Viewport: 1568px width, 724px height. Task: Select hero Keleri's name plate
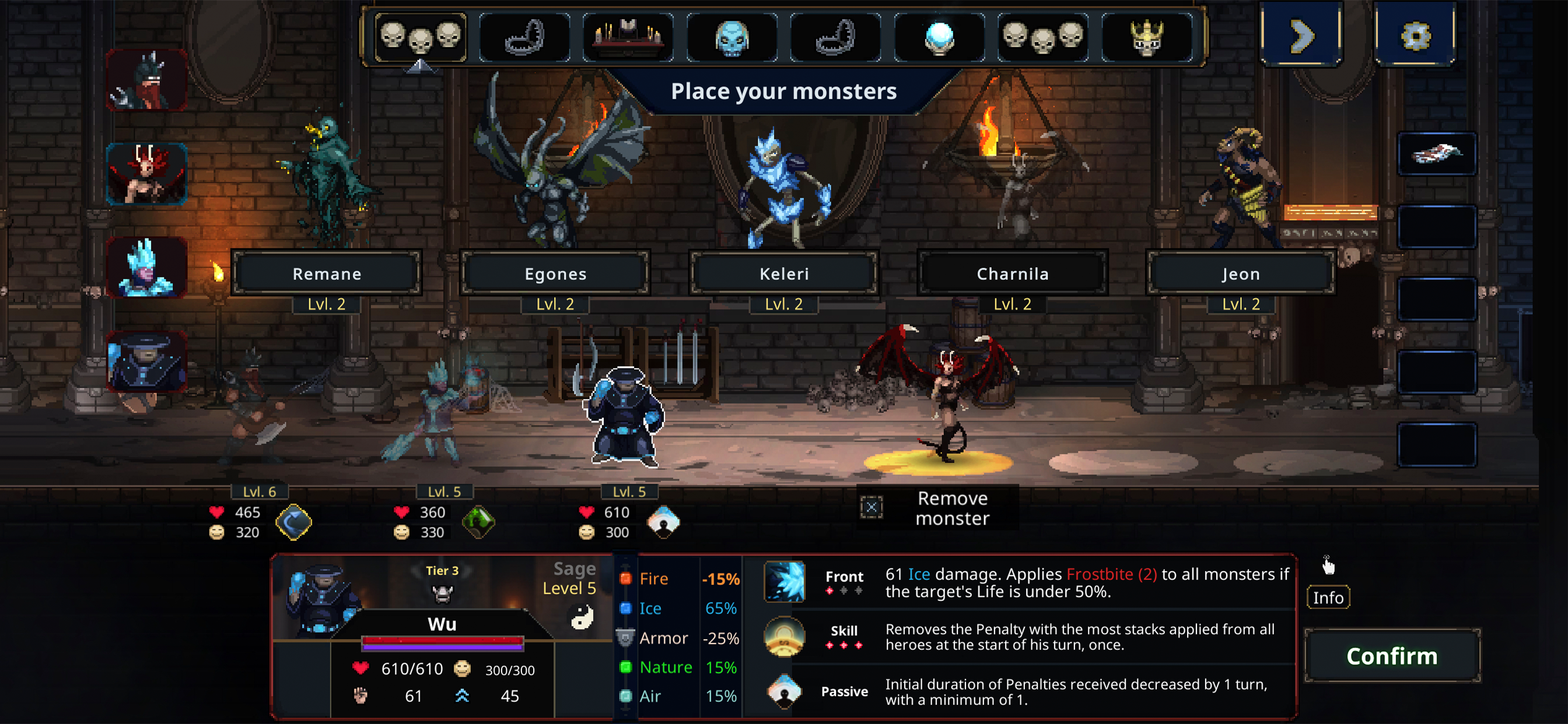784,274
